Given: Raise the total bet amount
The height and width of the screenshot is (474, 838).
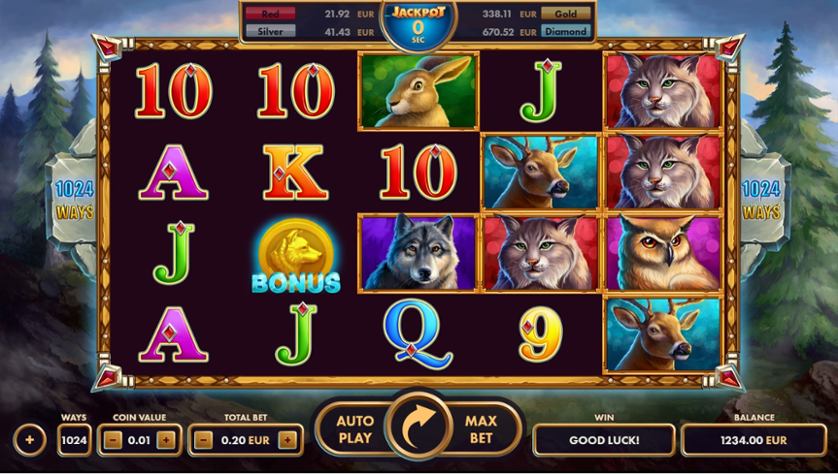Looking at the screenshot, I should pos(288,439).
